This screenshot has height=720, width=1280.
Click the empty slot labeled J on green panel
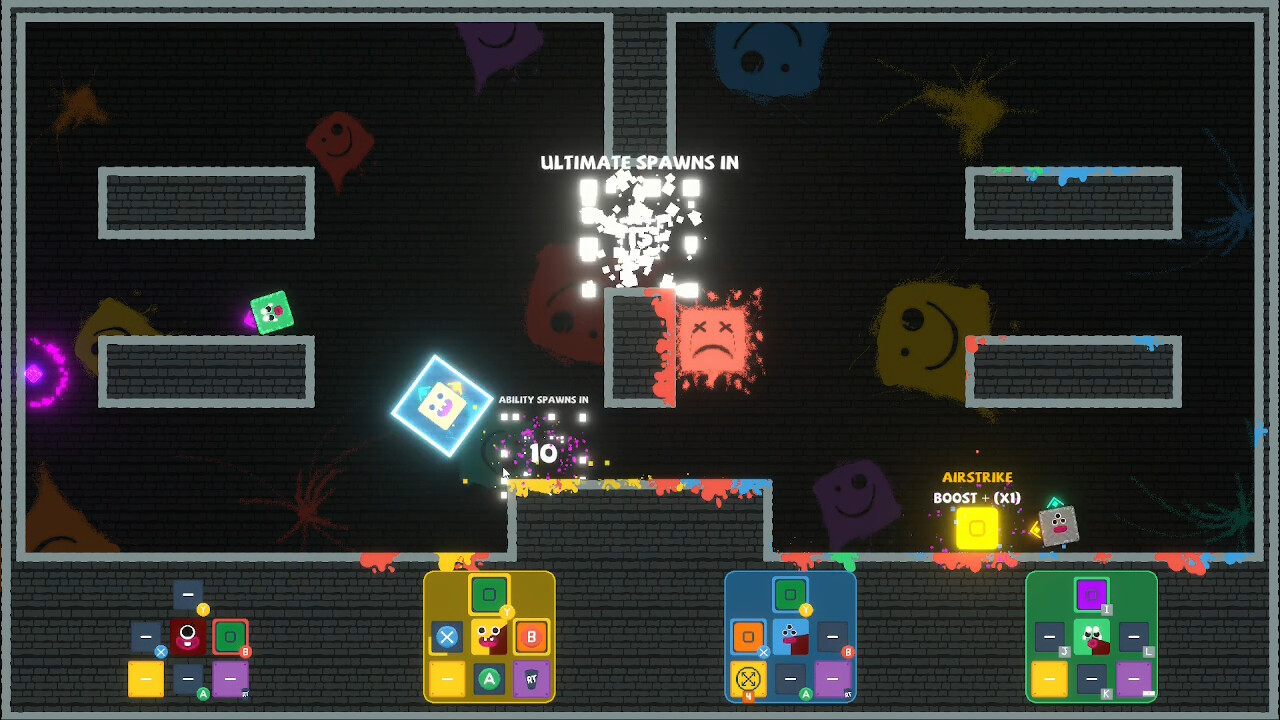click(1049, 636)
